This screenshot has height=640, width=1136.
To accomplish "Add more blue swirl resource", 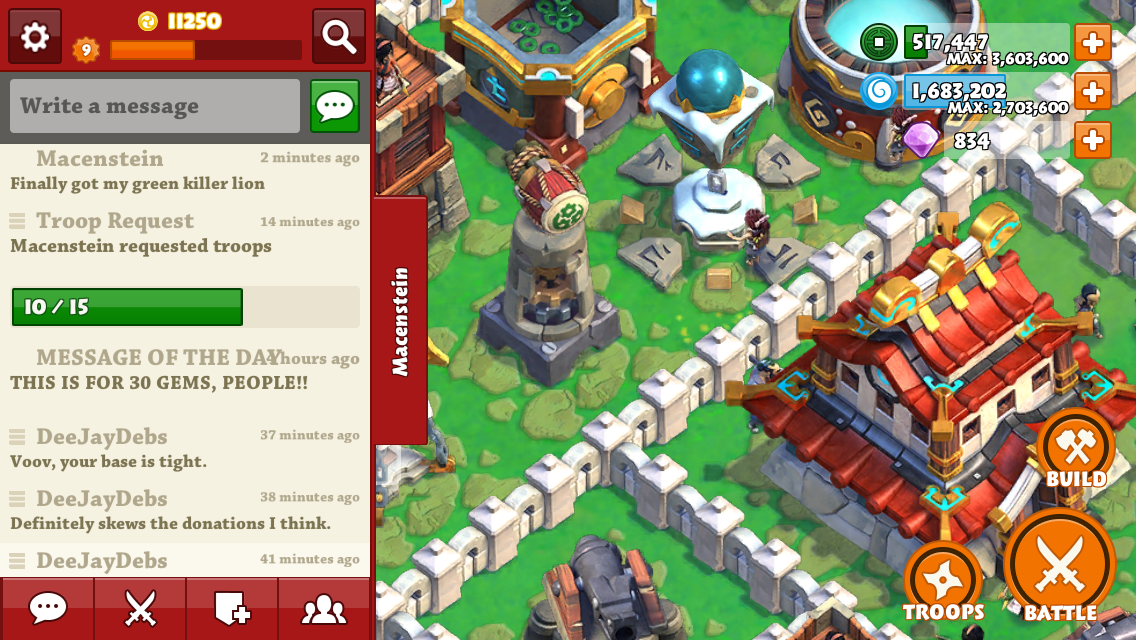I will tap(1092, 92).
